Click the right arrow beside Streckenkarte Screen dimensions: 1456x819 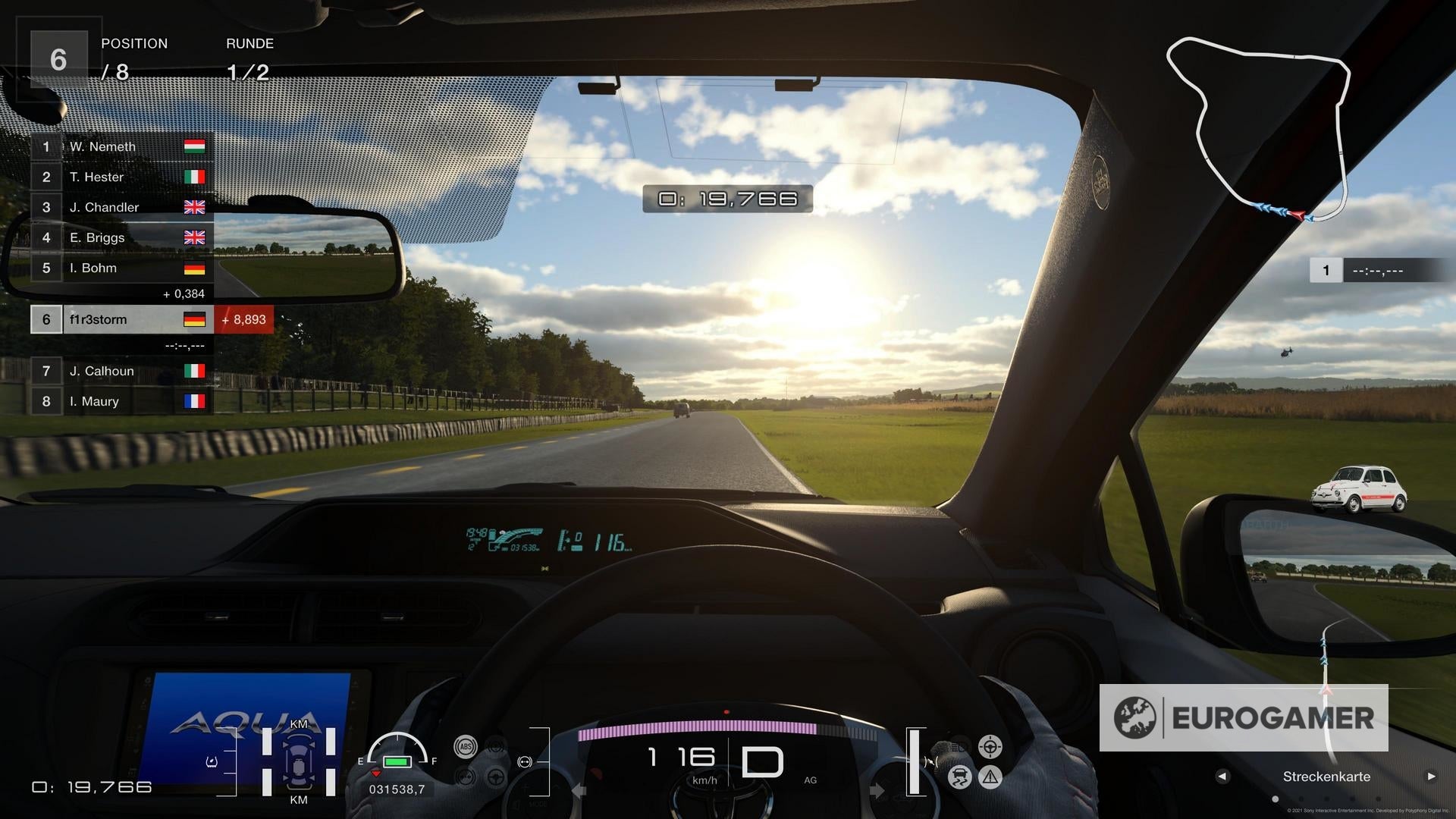click(x=1432, y=777)
